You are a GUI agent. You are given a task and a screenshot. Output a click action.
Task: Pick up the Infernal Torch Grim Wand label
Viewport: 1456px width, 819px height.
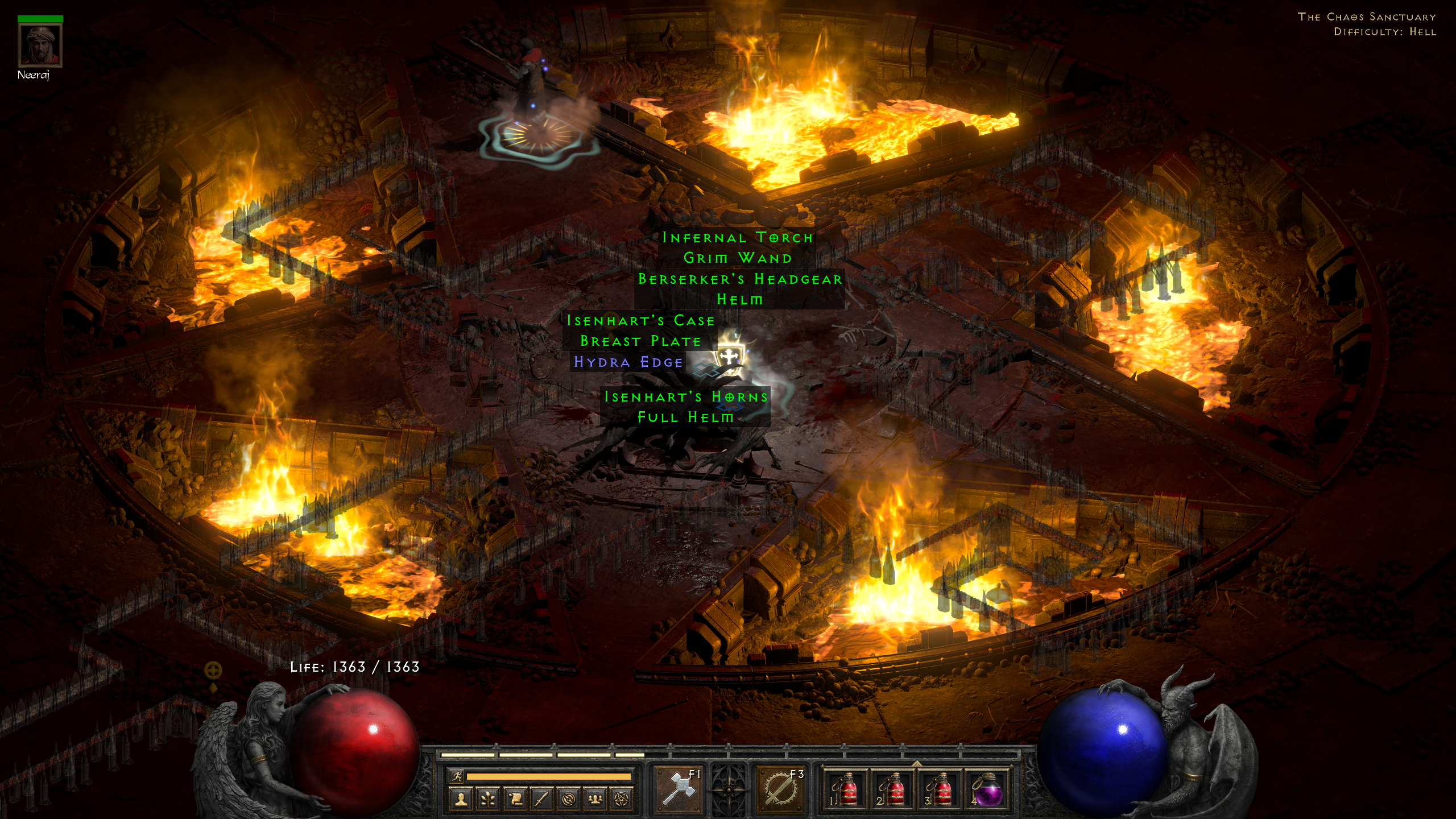pyautogui.click(x=738, y=247)
